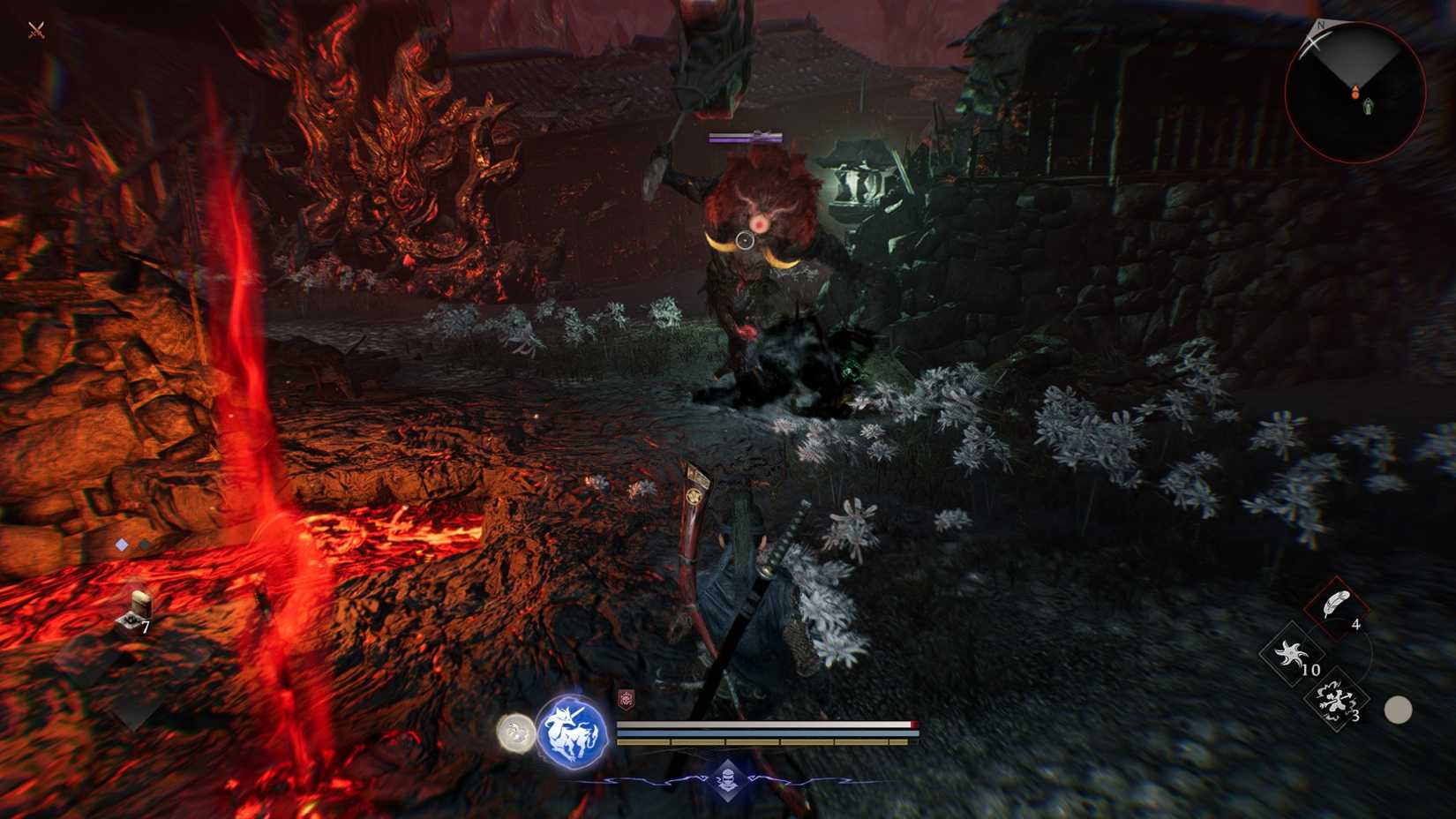Click the Yokai Shift mask emblem below the health bar
Viewport: 1456px width, 819px height.
point(728,780)
